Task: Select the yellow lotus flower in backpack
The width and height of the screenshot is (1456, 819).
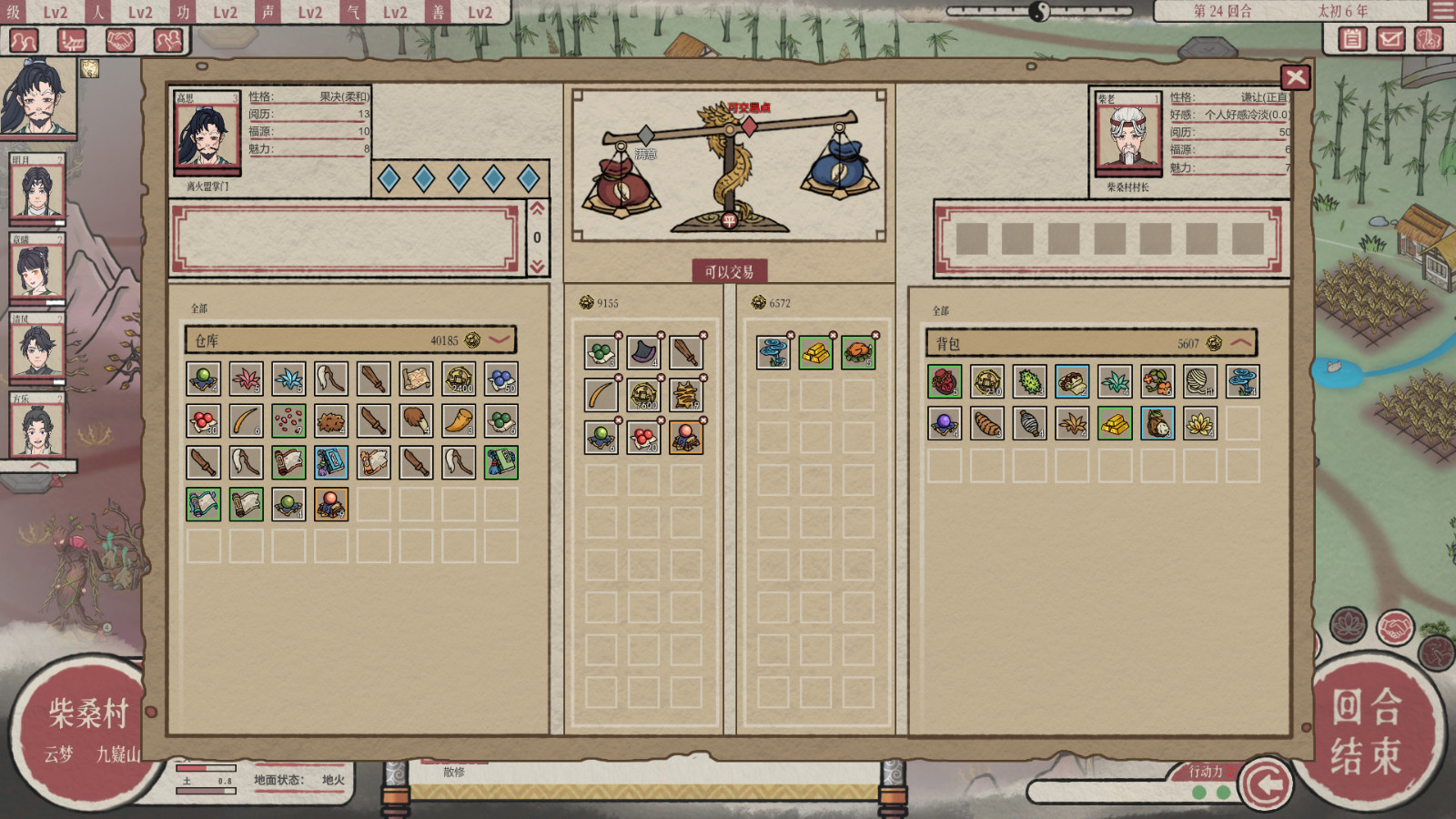Action: coord(1199,423)
